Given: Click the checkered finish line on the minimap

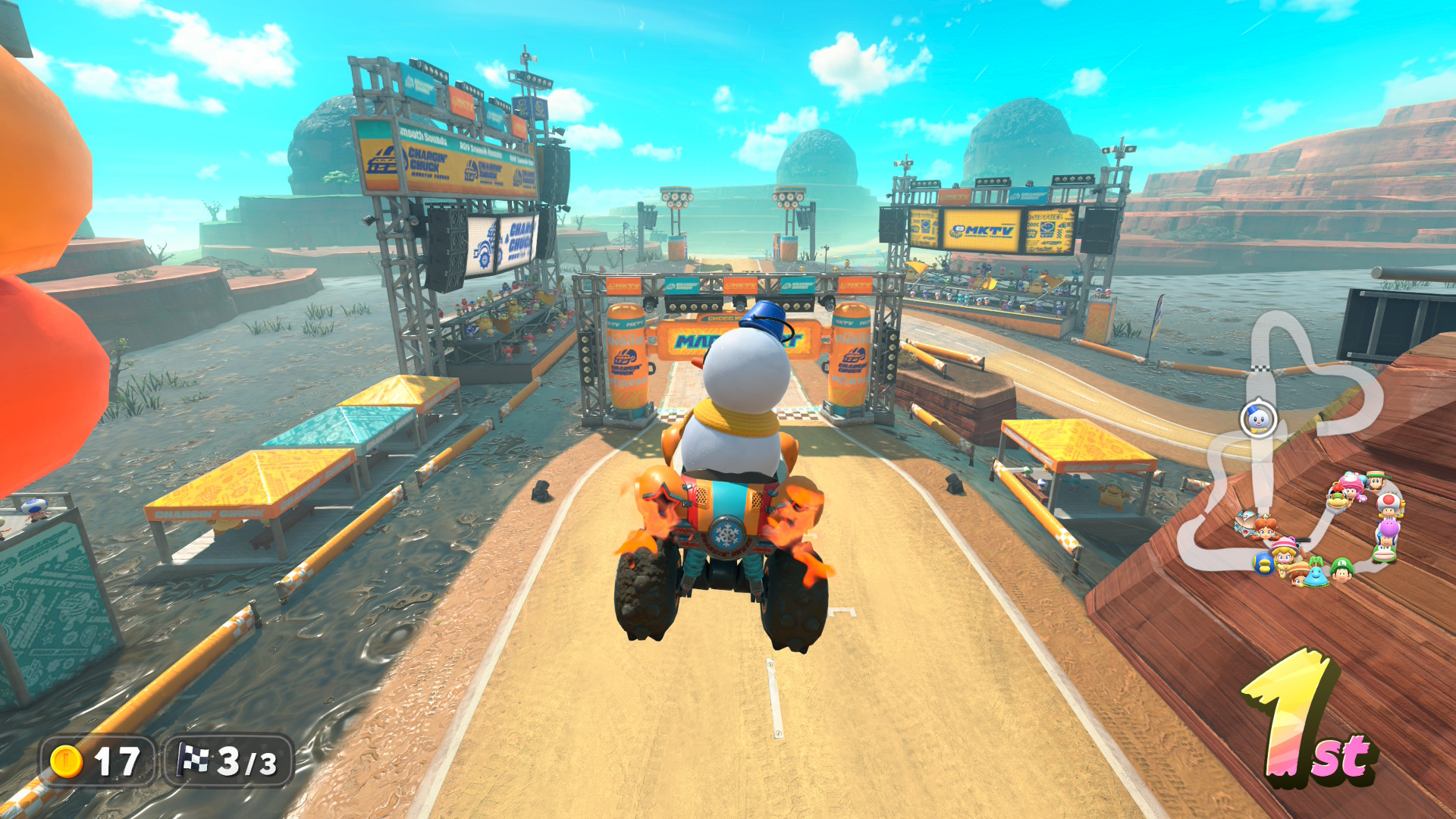Looking at the screenshot, I should tap(1260, 369).
